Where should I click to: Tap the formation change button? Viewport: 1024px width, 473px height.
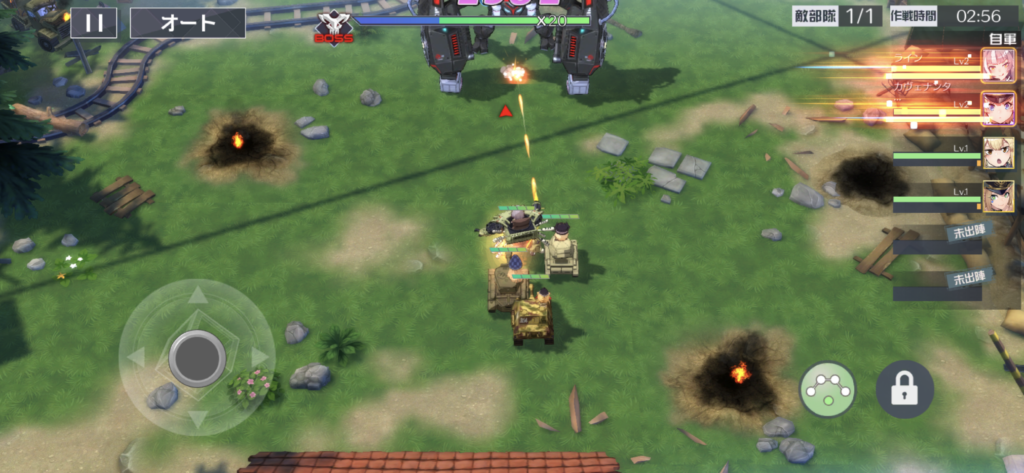827,390
